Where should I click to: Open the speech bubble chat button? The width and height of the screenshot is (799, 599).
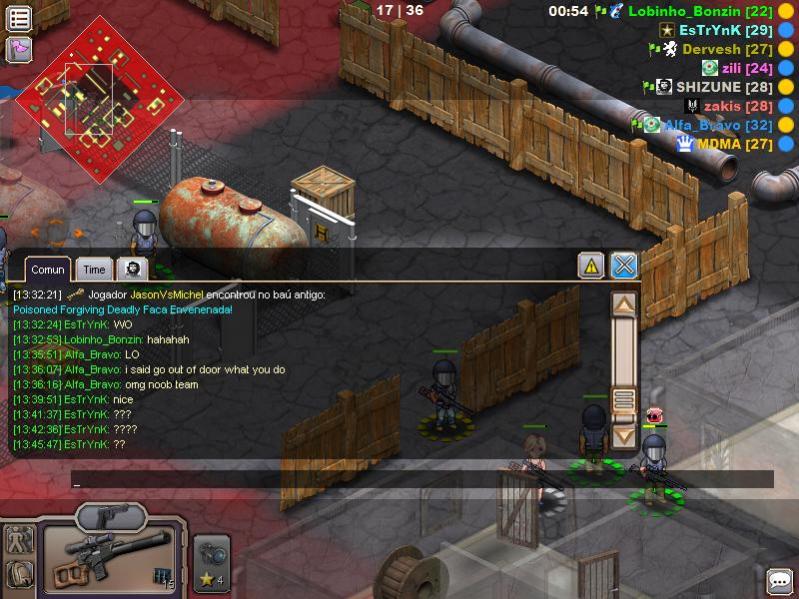(x=779, y=581)
